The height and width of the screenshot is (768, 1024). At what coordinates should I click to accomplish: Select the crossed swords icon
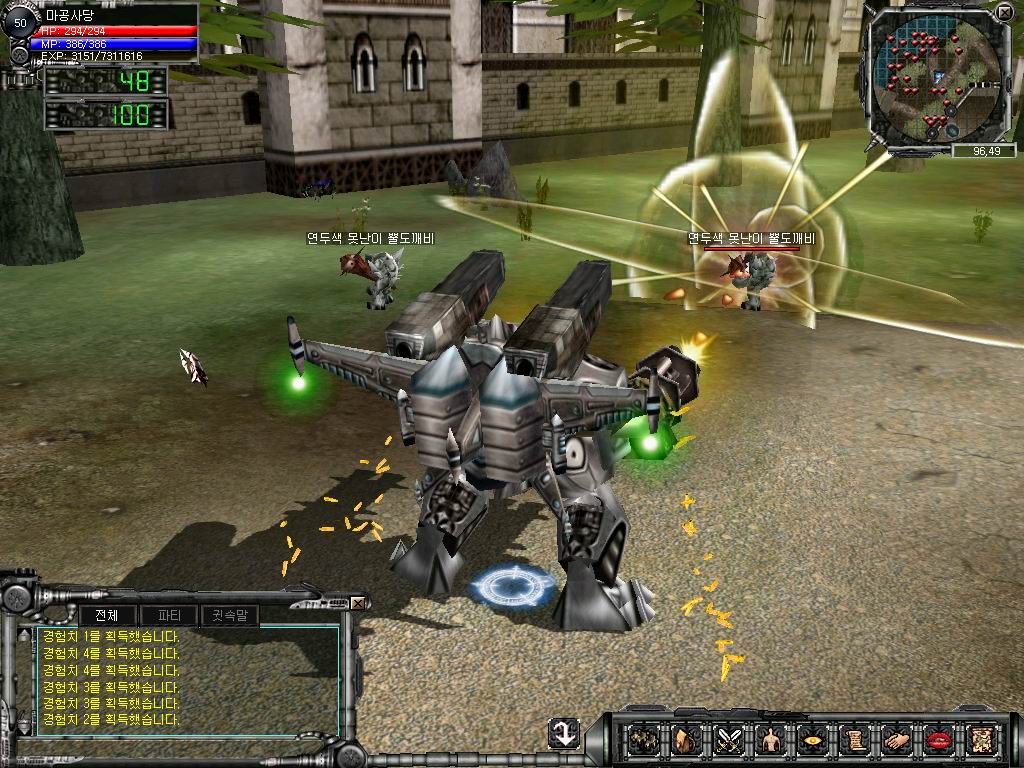coord(727,741)
